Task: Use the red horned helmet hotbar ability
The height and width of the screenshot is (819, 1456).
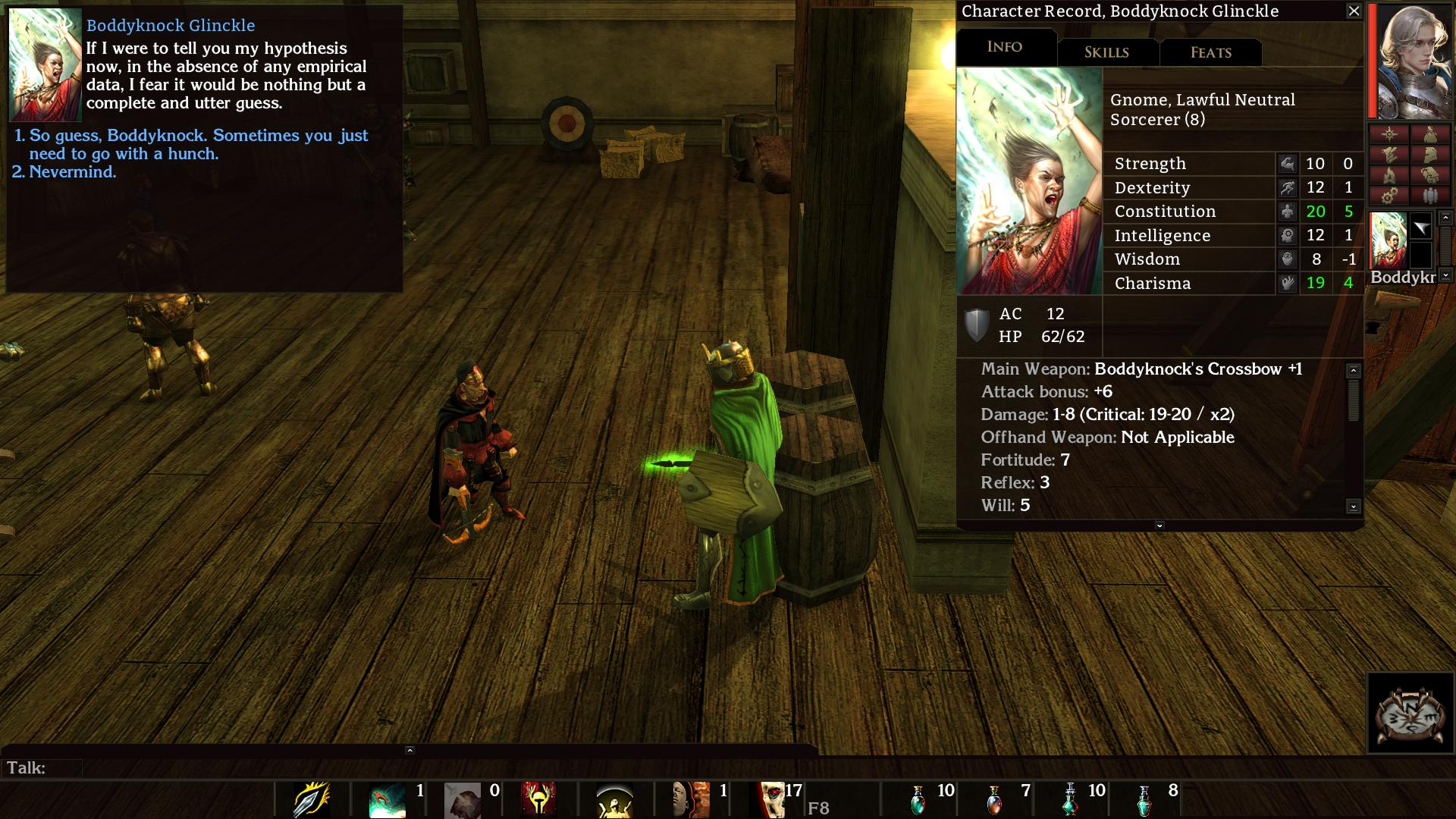Action: tap(539, 800)
